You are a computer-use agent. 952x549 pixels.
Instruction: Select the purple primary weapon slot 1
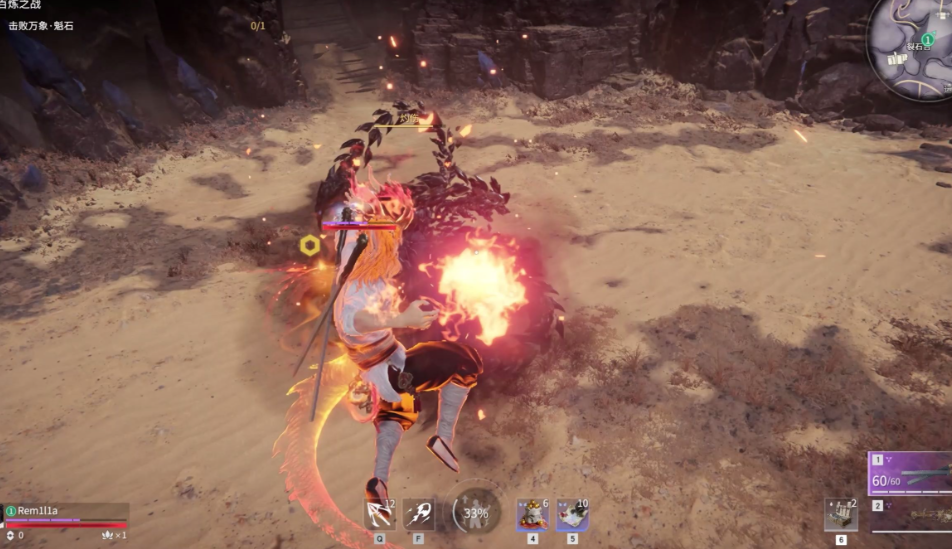pos(910,473)
